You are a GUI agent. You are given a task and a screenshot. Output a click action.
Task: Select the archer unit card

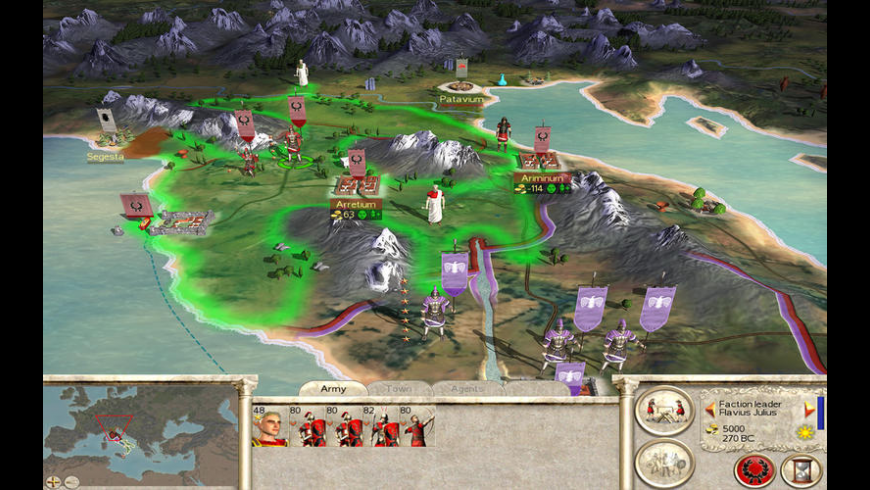point(419,426)
